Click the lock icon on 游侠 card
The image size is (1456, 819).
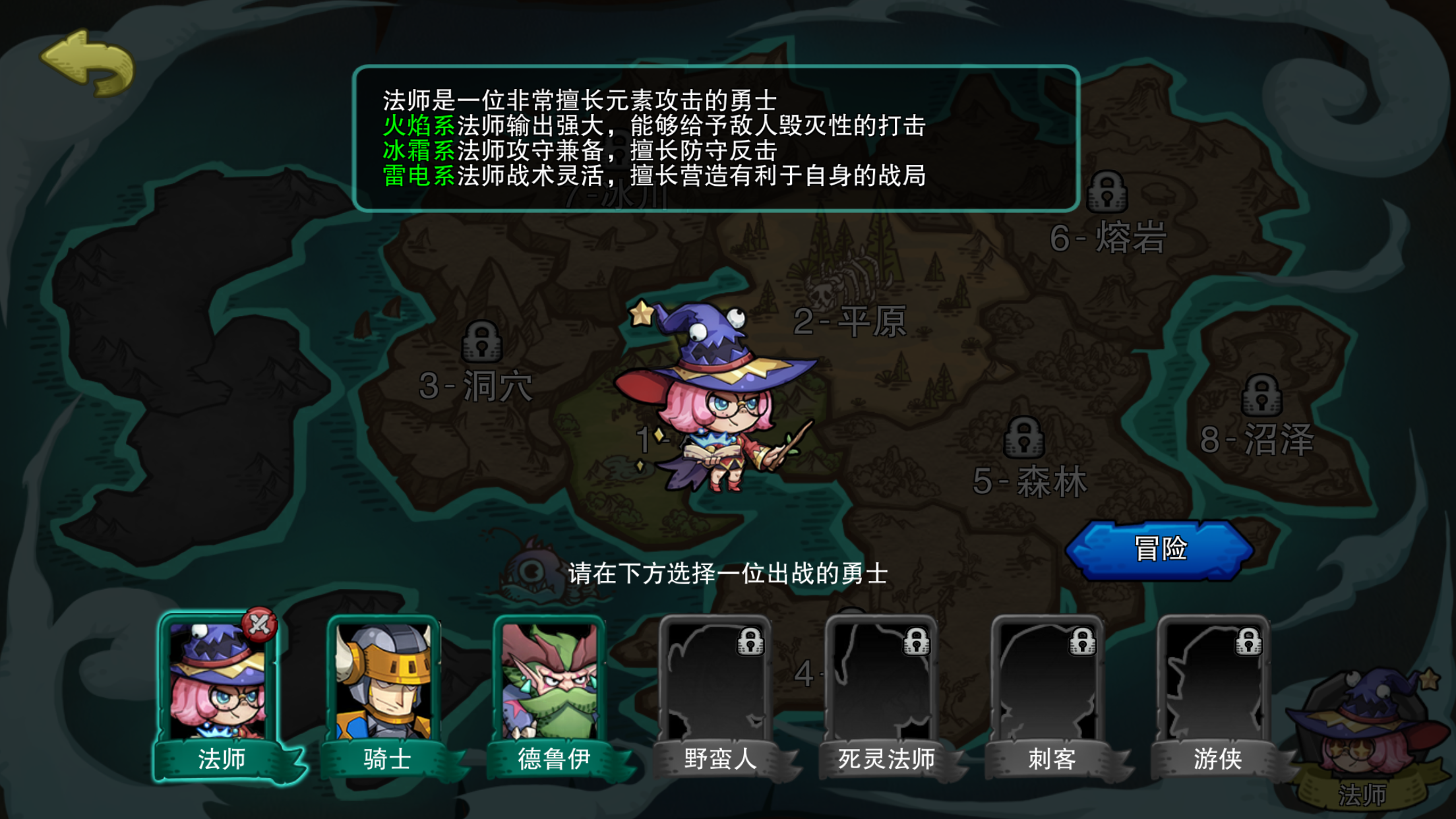pyautogui.click(x=1250, y=642)
